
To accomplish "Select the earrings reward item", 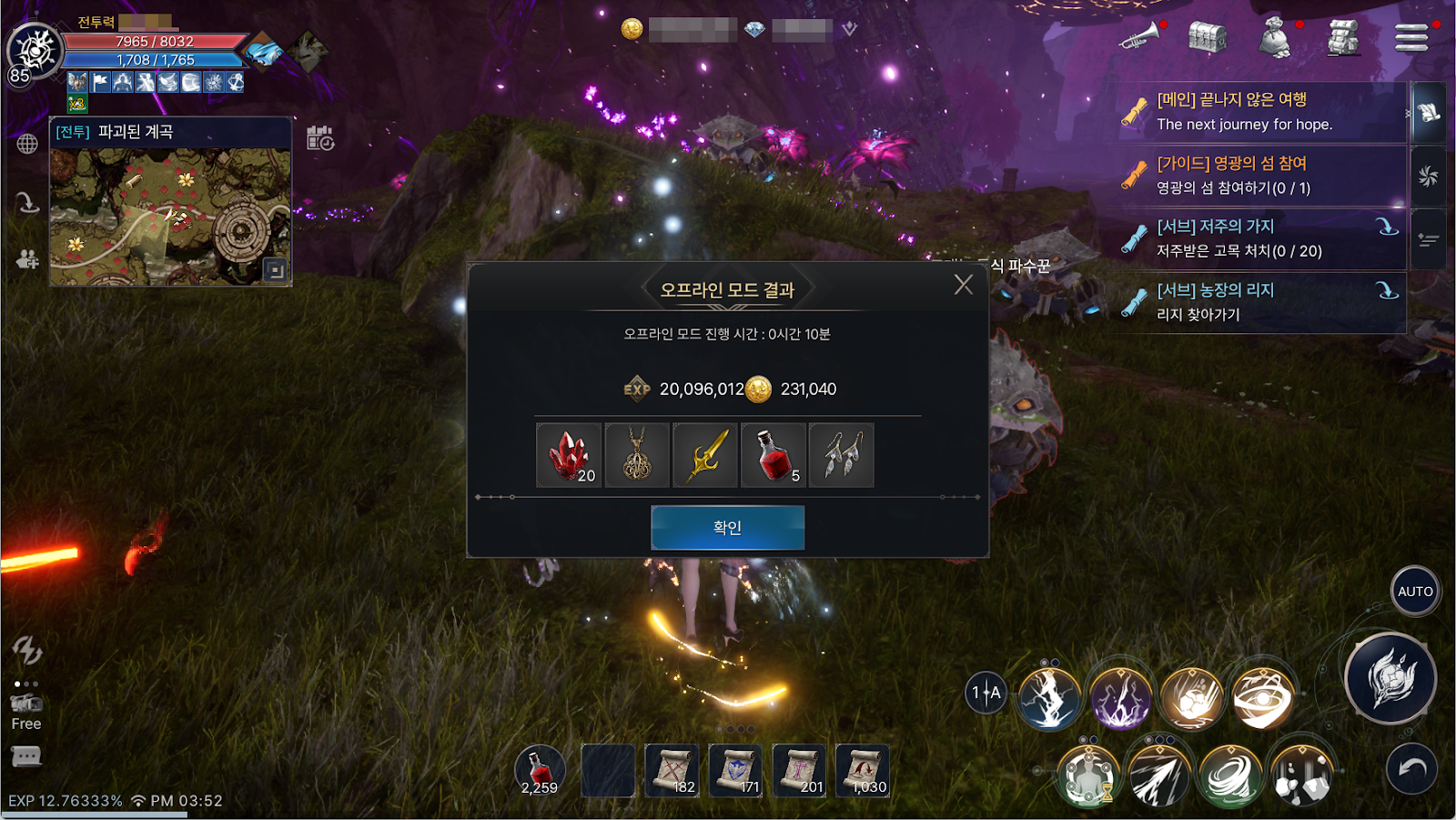I will click(x=842, y=455).
